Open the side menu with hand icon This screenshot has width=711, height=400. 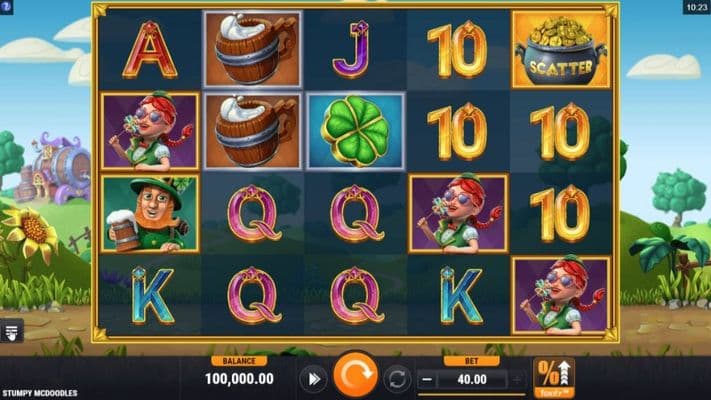click(12, 333)
